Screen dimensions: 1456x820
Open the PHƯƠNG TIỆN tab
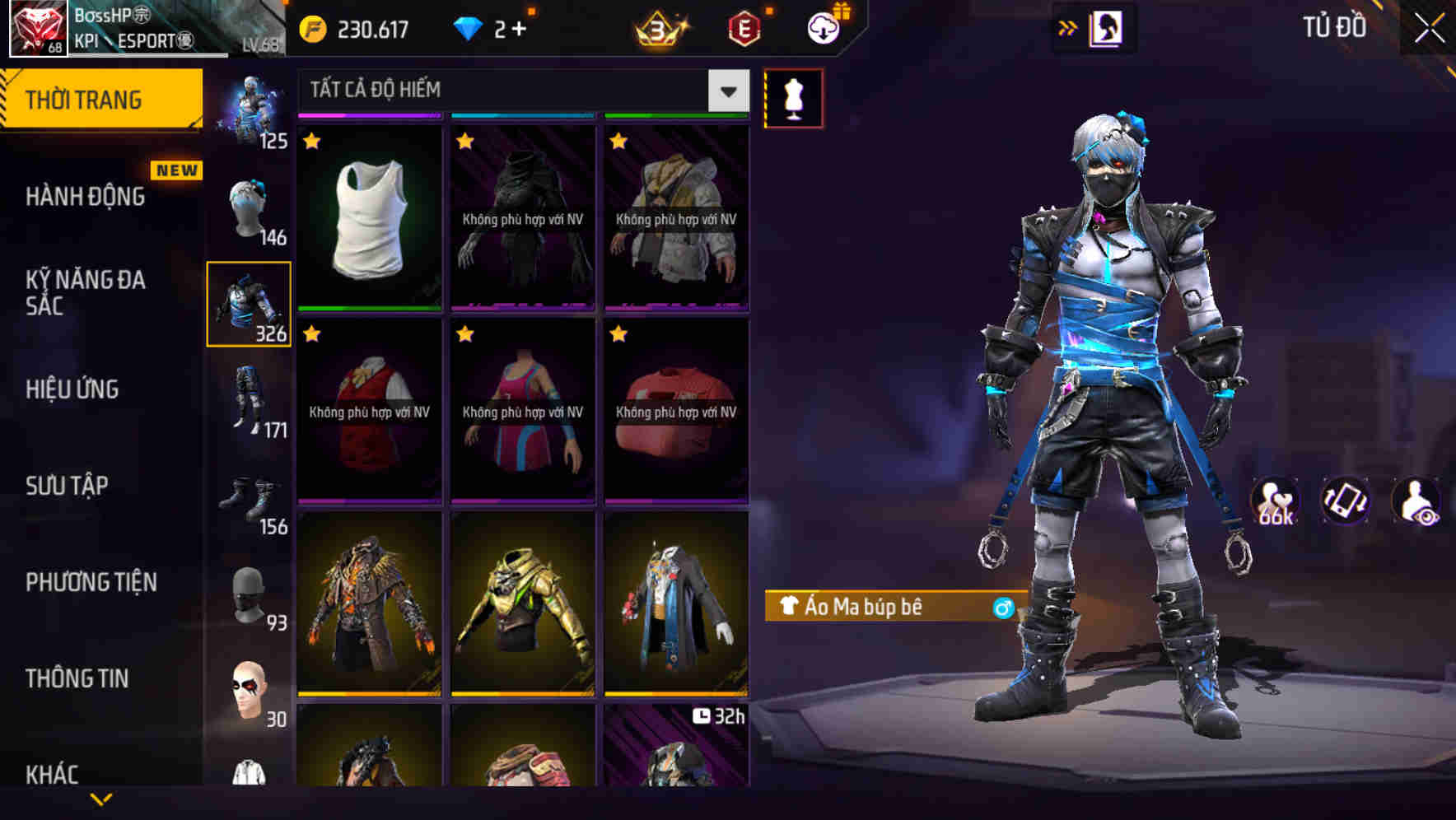pos(91,581)
